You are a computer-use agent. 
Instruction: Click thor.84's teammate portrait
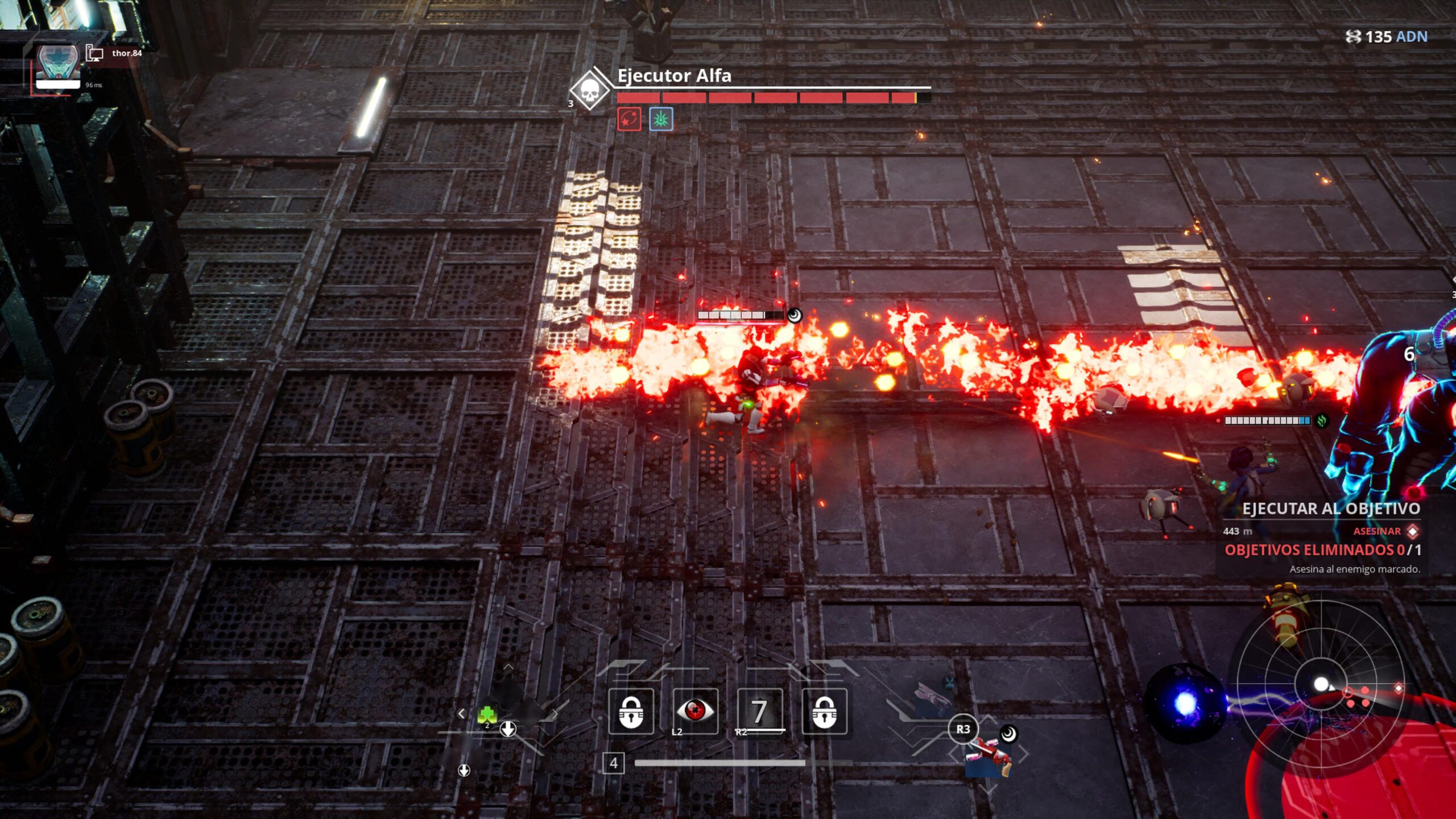[x=57, y=66]
